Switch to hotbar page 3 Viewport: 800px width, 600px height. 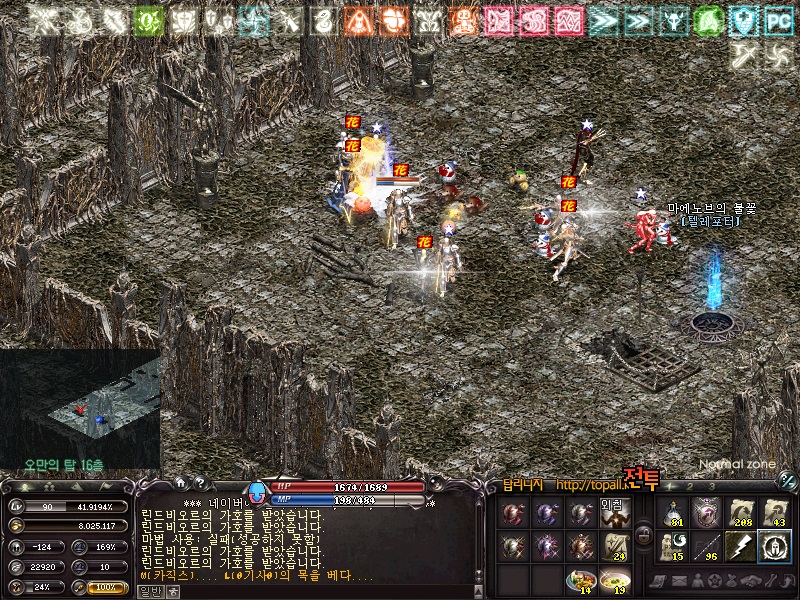[x=712, y=486]
